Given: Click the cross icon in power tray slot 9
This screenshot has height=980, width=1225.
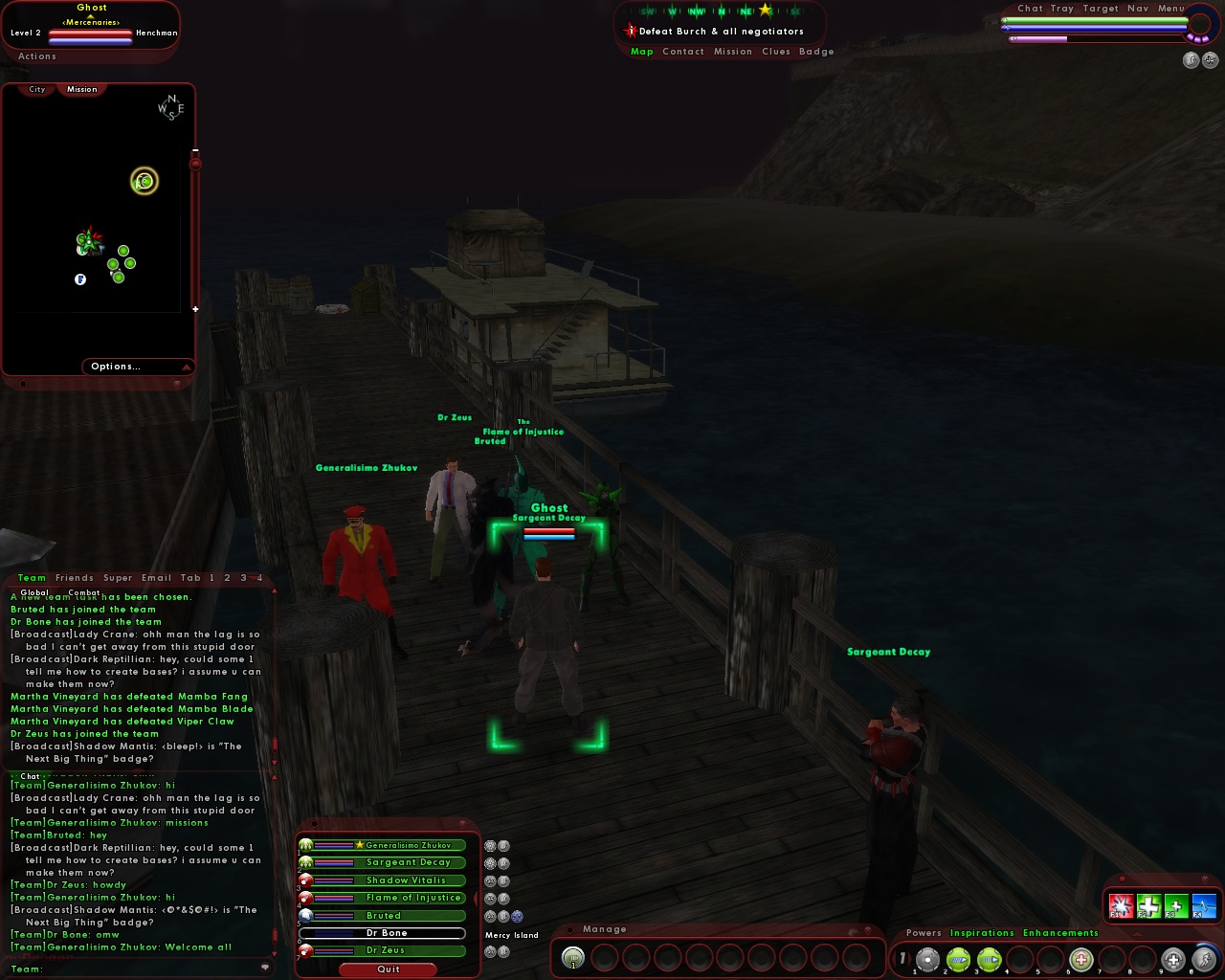Looking at the screenshot, I should click(1173, 959).
